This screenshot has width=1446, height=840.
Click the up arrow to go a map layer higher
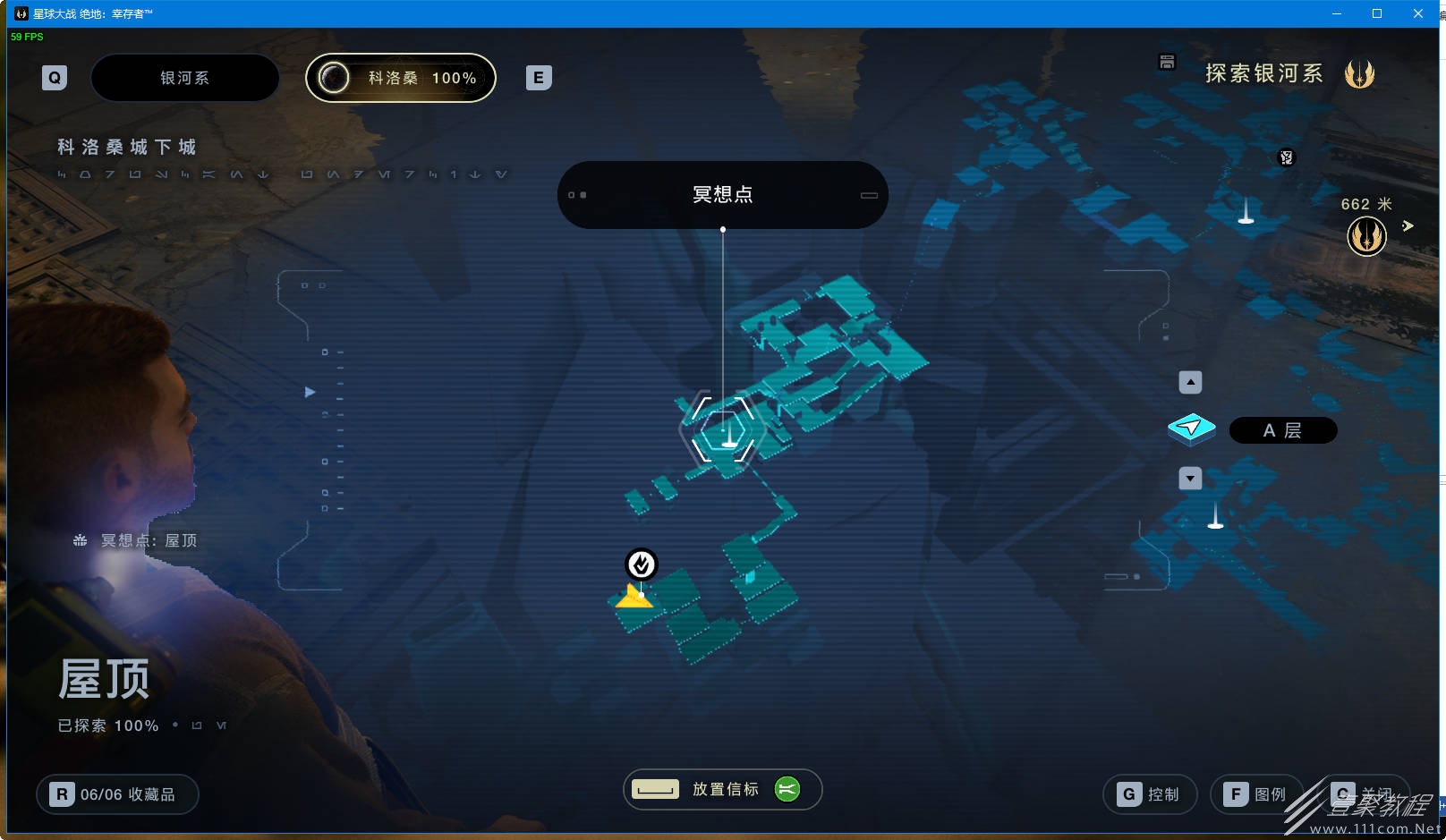pos(1190,382)
